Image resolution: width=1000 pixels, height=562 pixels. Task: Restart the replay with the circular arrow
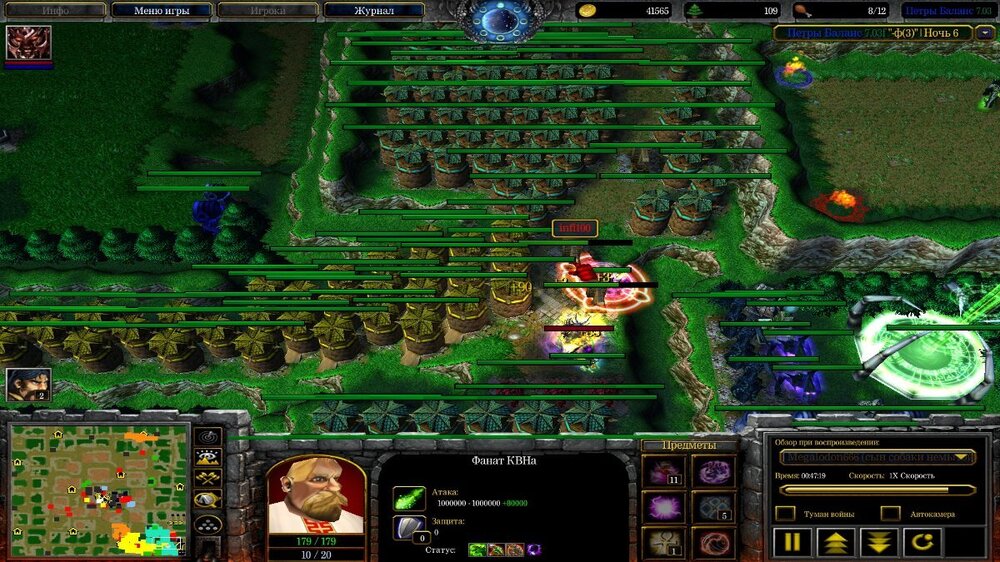[x=923, y=543]
